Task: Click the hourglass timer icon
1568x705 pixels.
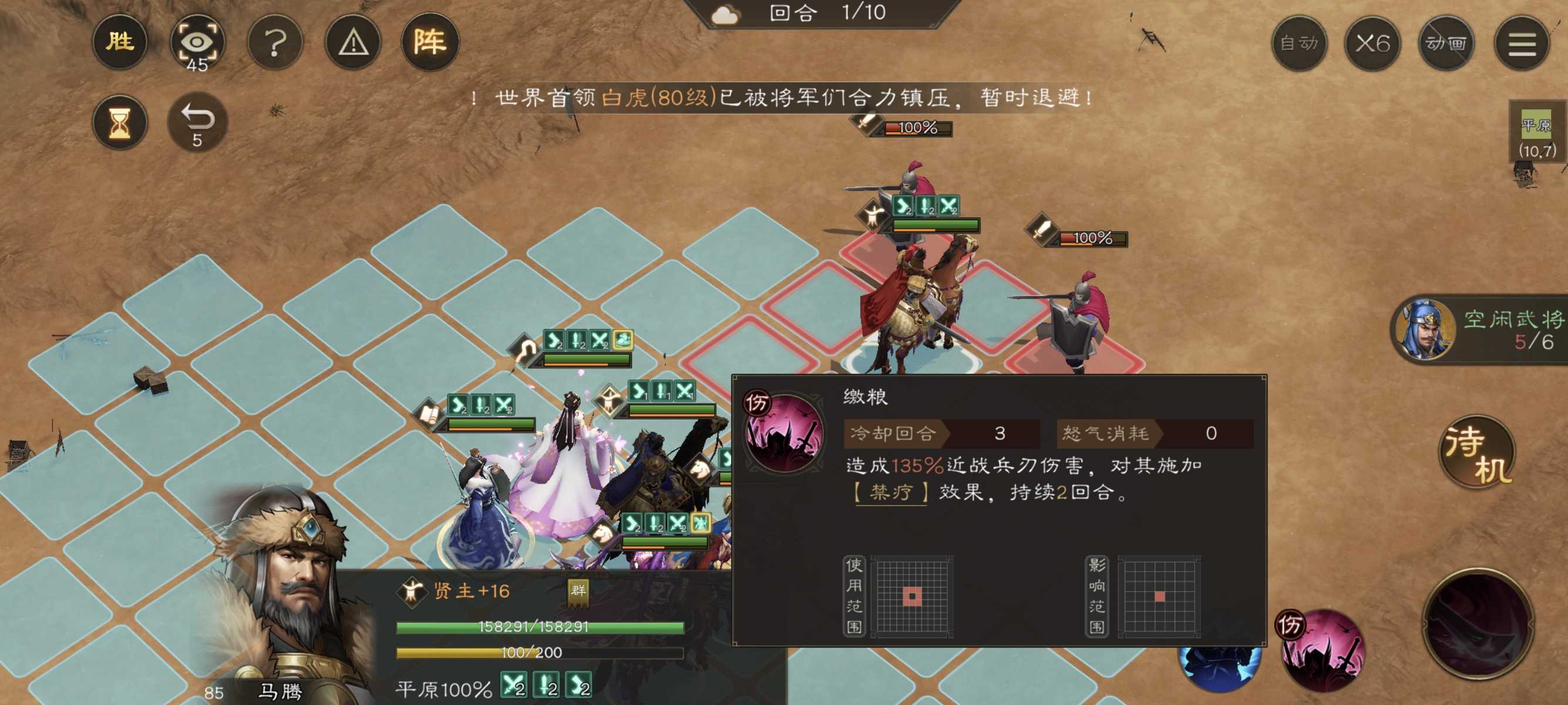Action: click(x=120, y=121)
